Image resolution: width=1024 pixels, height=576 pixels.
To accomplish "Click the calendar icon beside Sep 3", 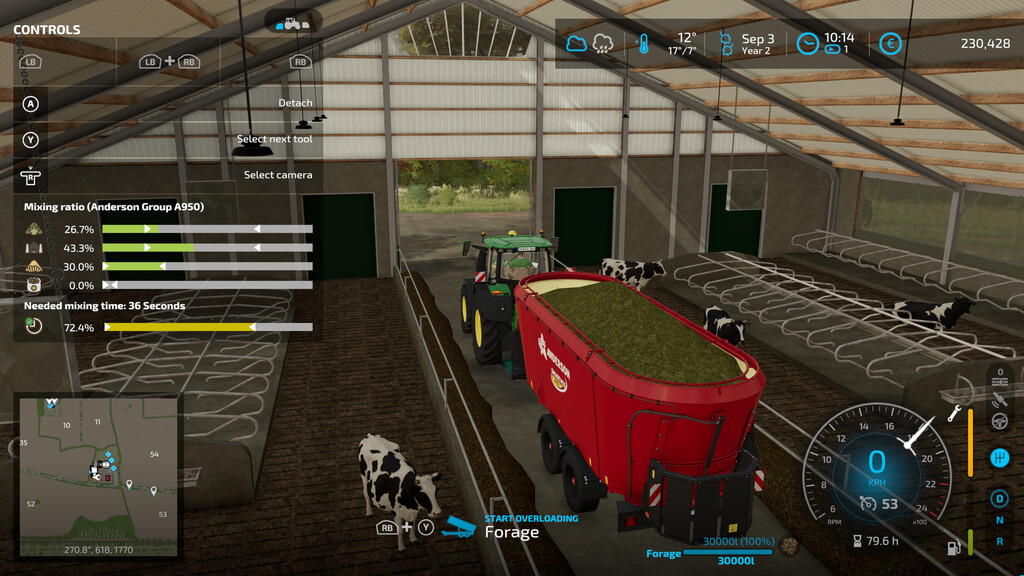I will (x=725, y=44).
